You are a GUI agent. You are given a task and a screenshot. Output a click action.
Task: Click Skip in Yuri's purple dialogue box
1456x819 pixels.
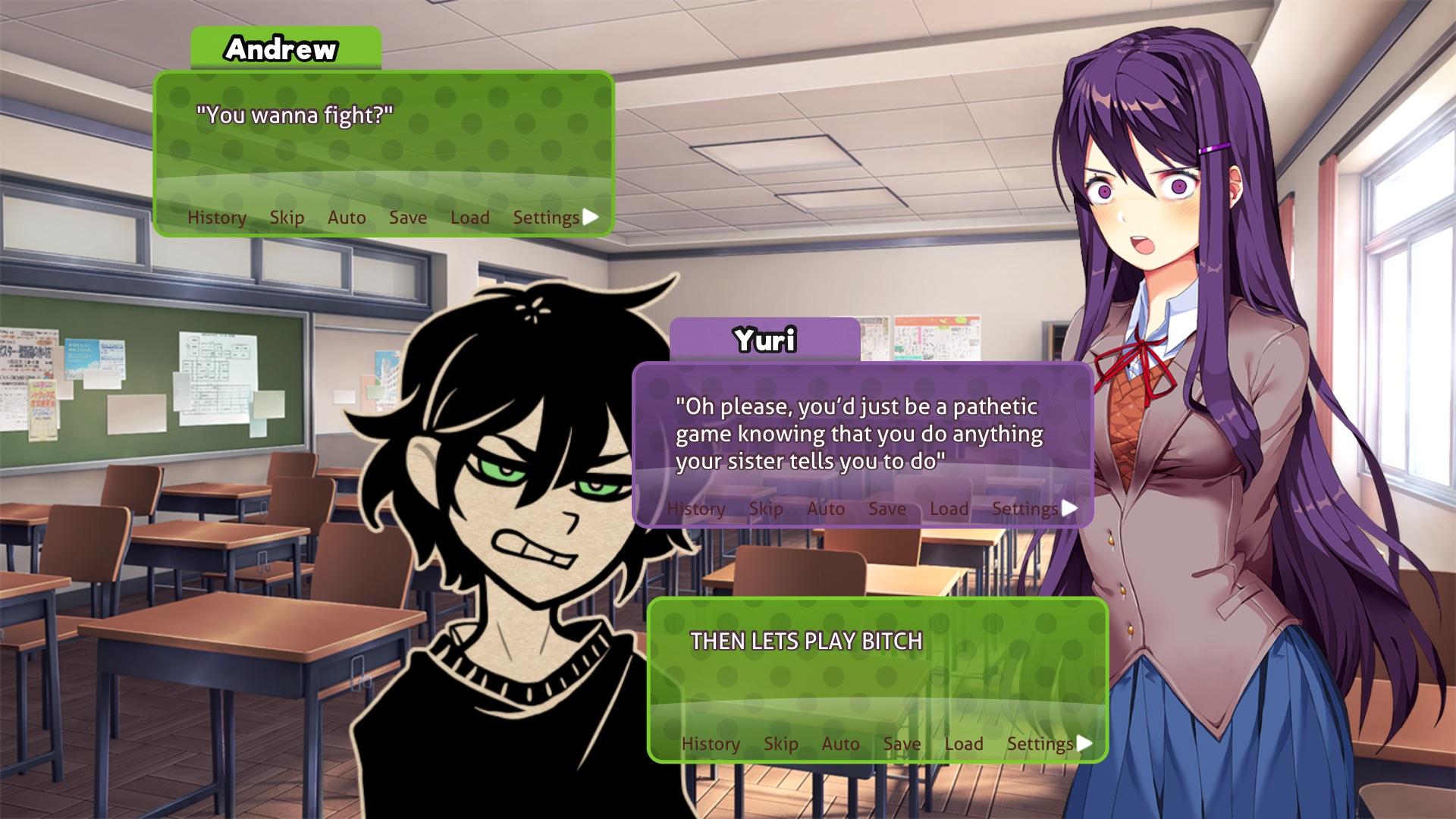pyautogui.click(x=766, y=509)
